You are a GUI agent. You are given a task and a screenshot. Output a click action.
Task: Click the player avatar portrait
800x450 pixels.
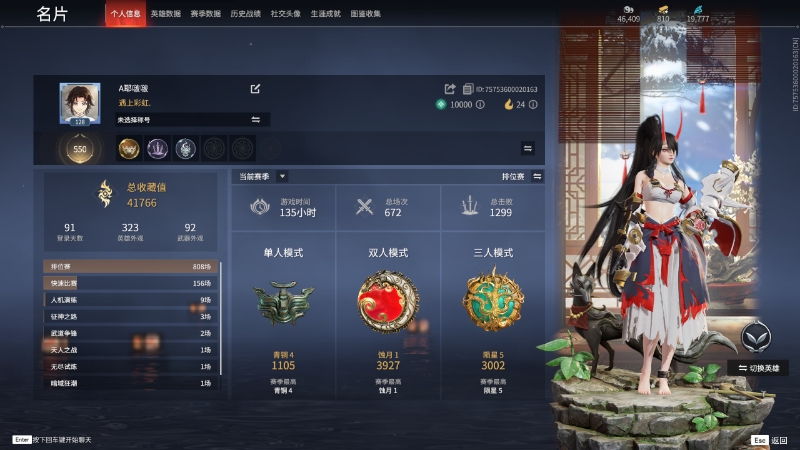79,104
